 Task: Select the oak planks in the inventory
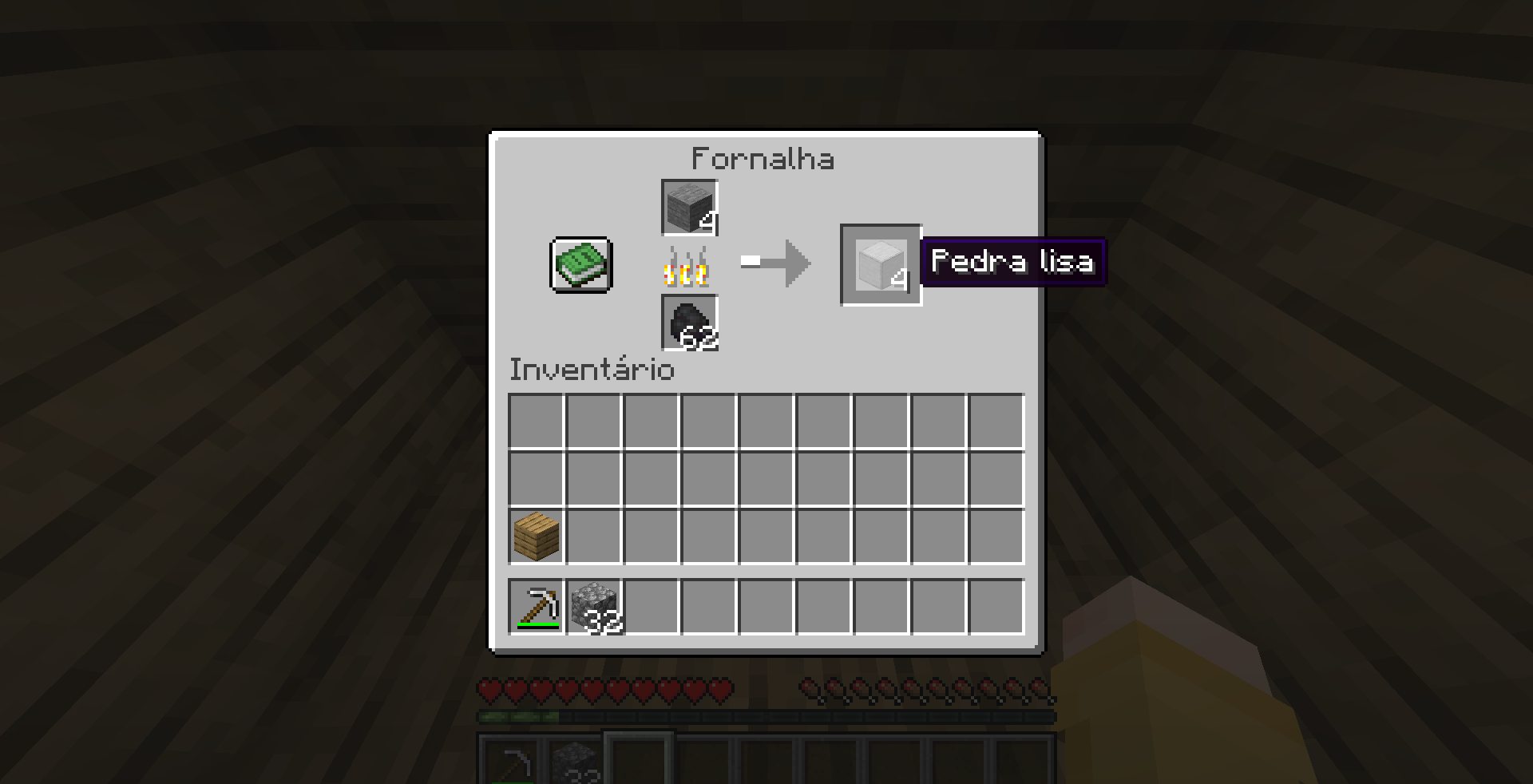(536, 535)
